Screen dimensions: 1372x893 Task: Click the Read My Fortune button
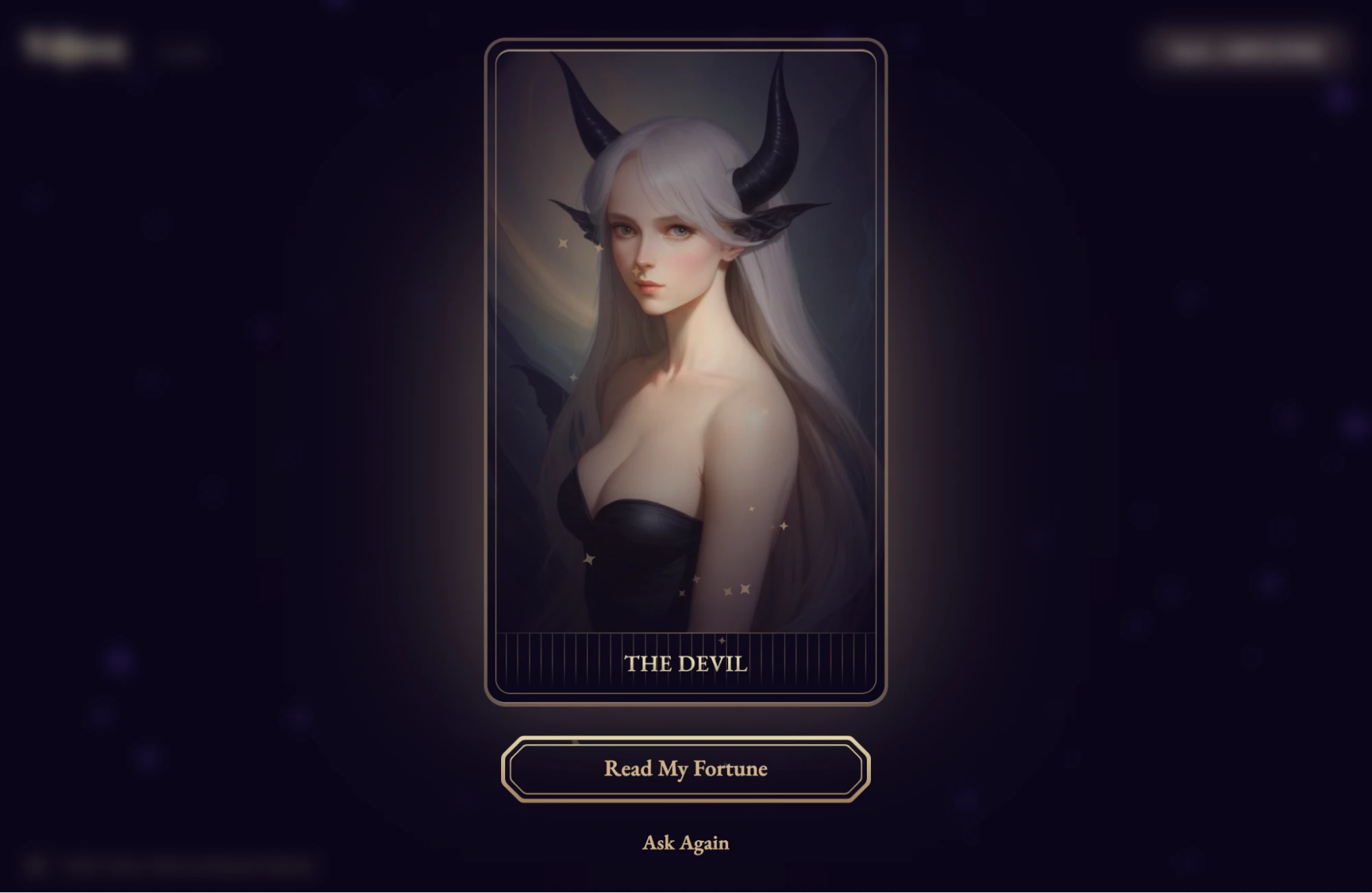point(686,769)
